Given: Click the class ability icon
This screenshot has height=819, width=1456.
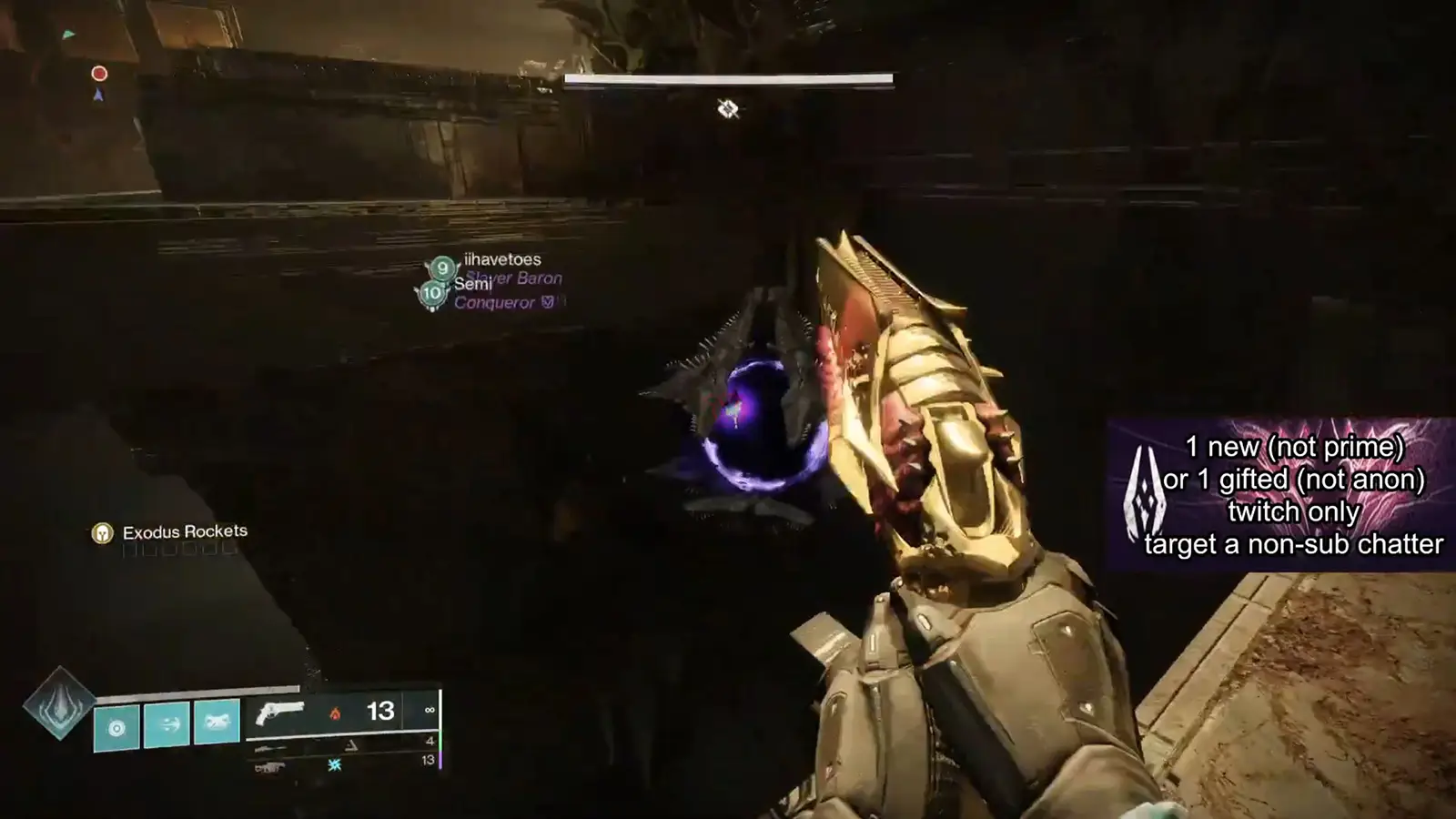Looking at the screenshot, I should pos(217,723).
